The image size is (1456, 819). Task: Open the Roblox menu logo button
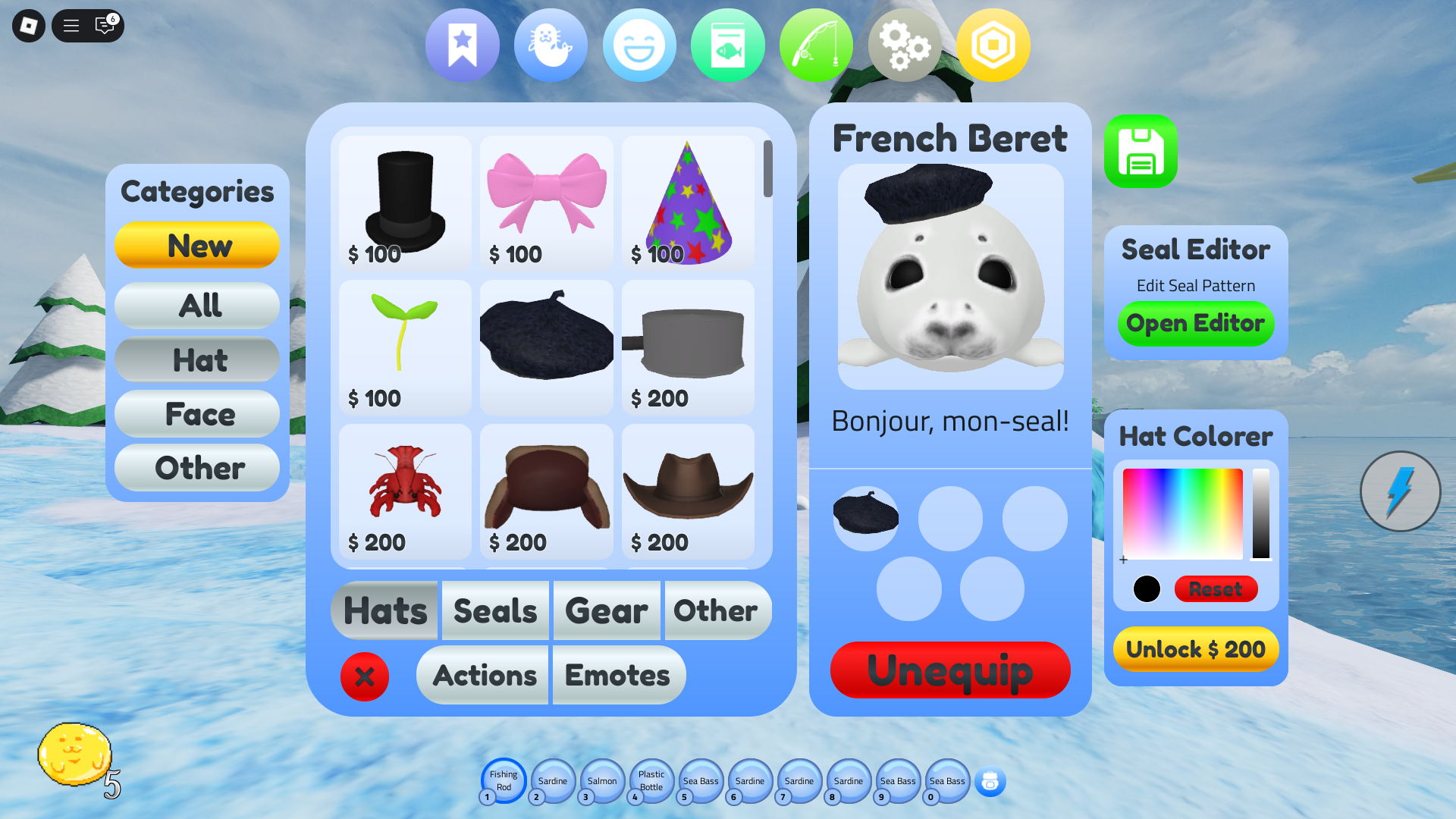29,26
